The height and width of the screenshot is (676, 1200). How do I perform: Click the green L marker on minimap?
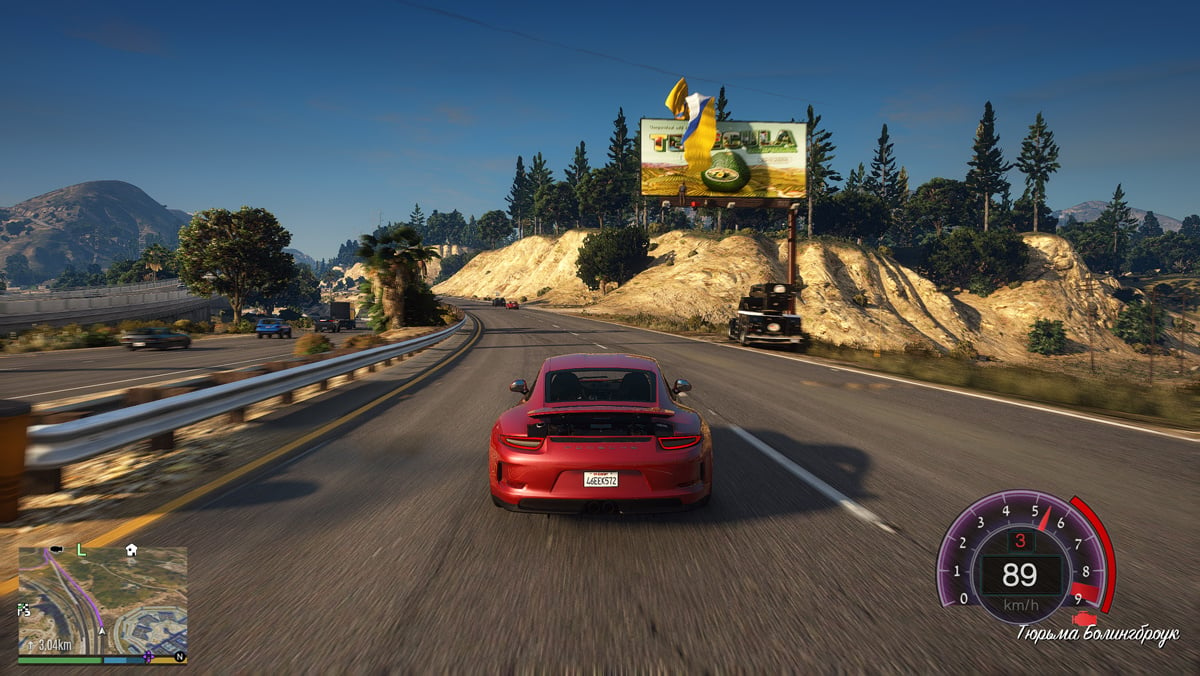[81, 550]
